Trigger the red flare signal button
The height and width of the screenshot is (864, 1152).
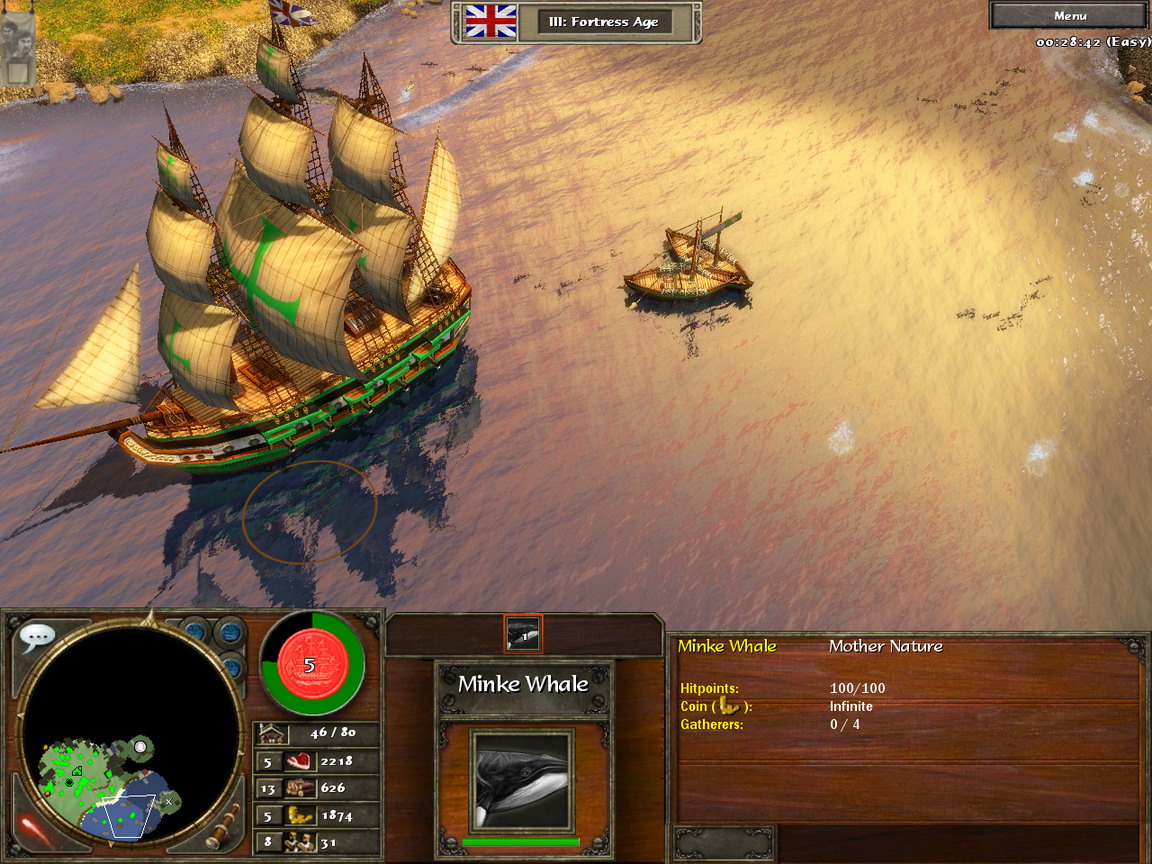(38, 828)
